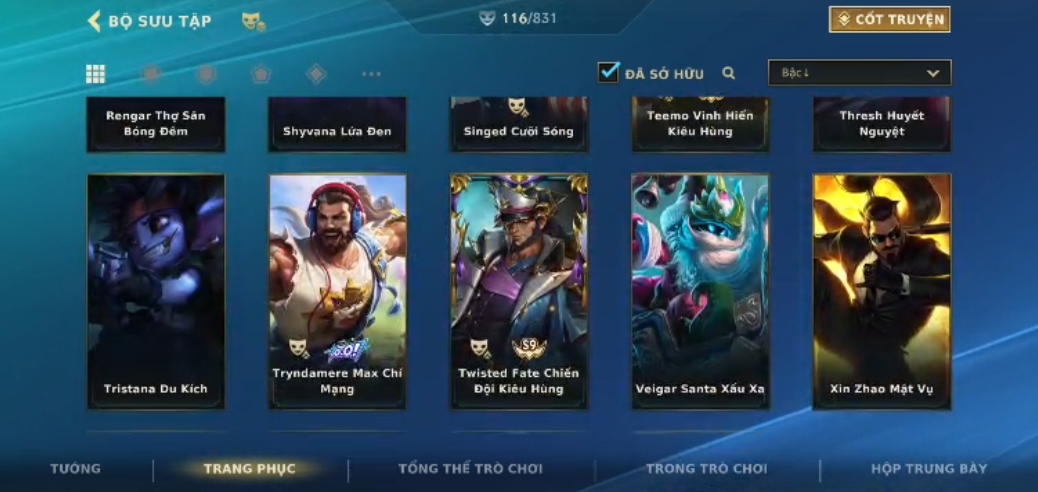Image resolution: width=1038 pixels, height=492 pixels.
Task: Open the Bậc sort dropdown
Action: (x=859, y=73)
